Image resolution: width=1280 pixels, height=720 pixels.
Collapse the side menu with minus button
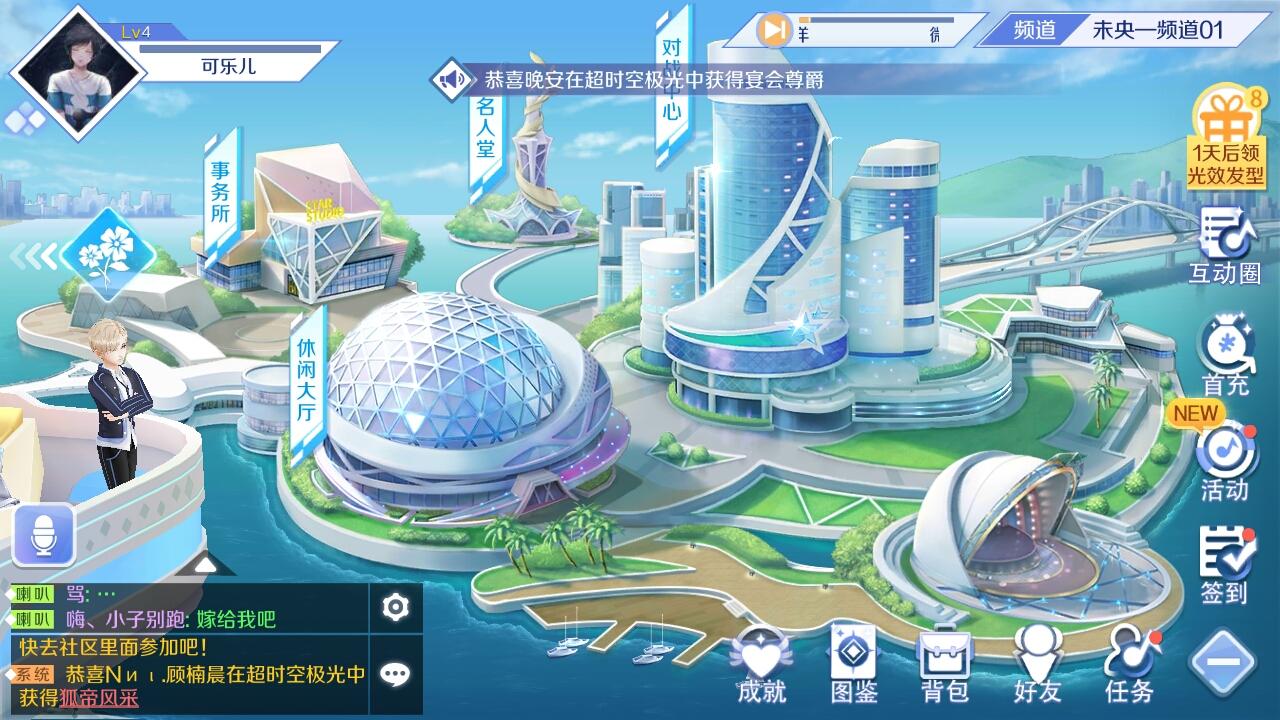click(x=1223, y=661)
